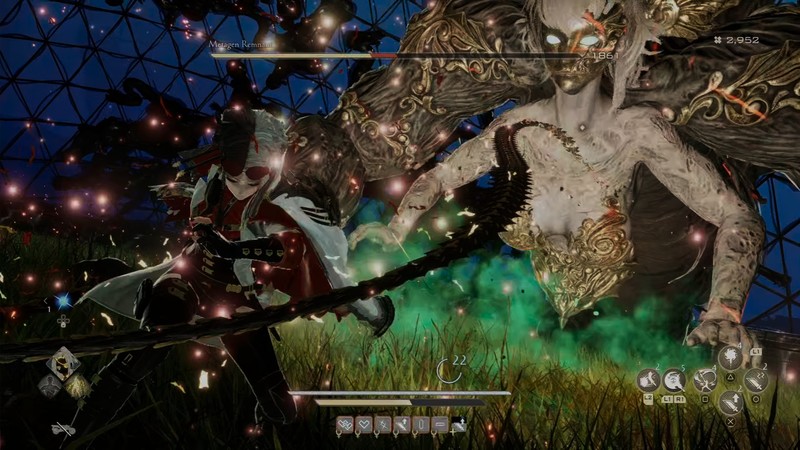The image size is (800, 450).
Task: Use the round skill showing count 5
Action: [x=674, y=379]
